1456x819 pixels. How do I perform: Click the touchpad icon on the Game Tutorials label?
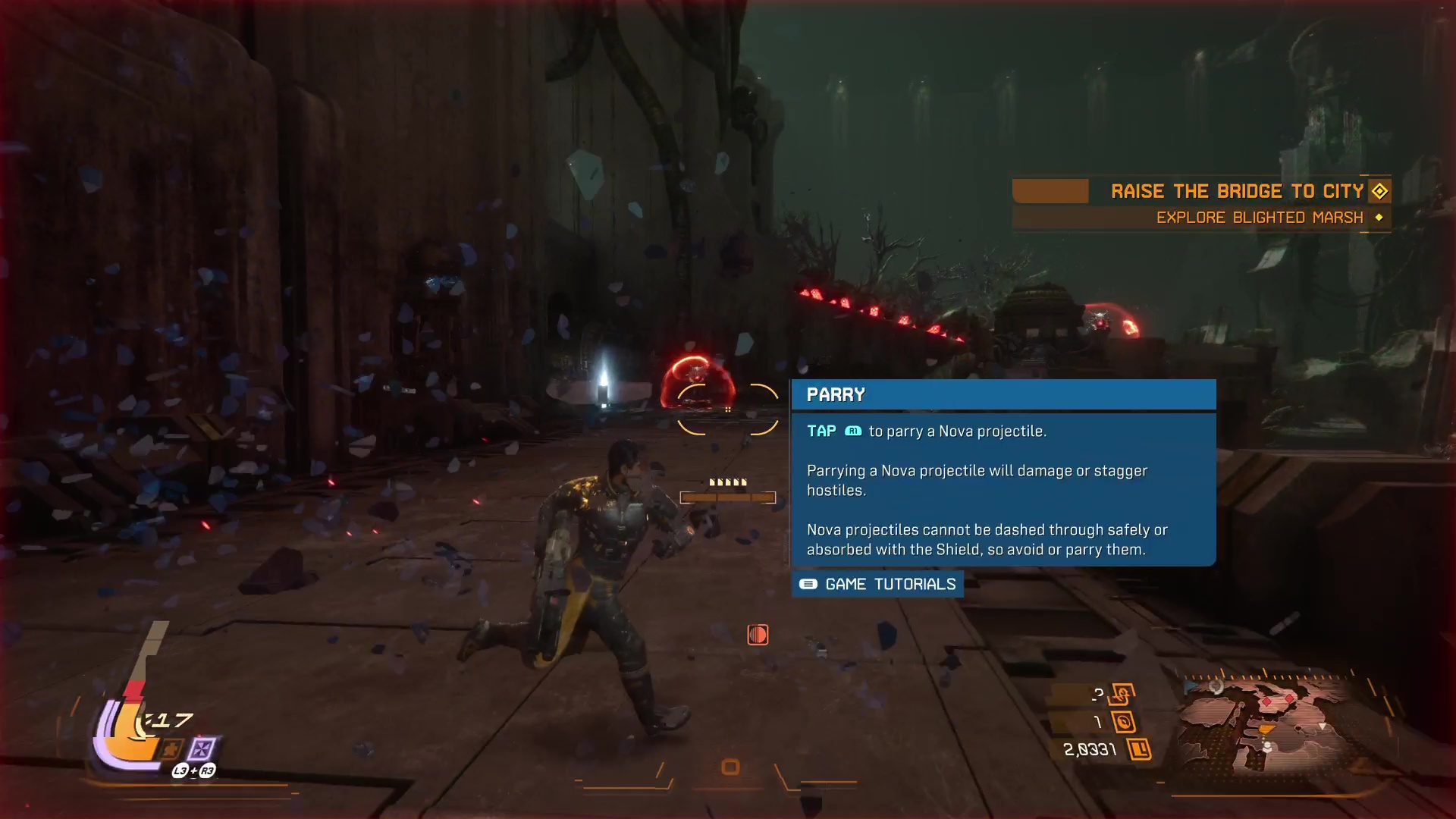[x=808, y=585]
